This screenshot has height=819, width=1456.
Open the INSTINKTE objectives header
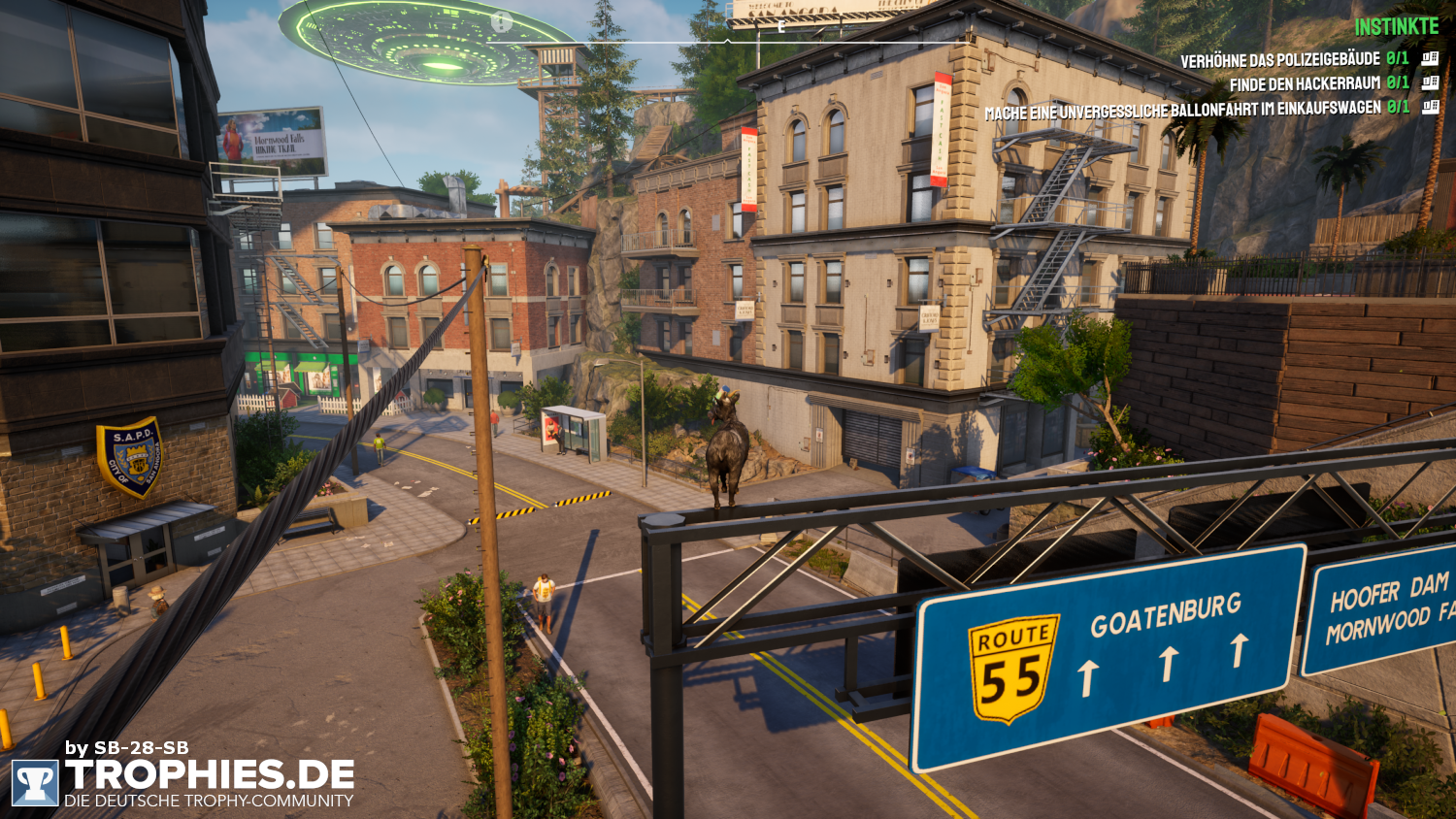pos(1396,26)
